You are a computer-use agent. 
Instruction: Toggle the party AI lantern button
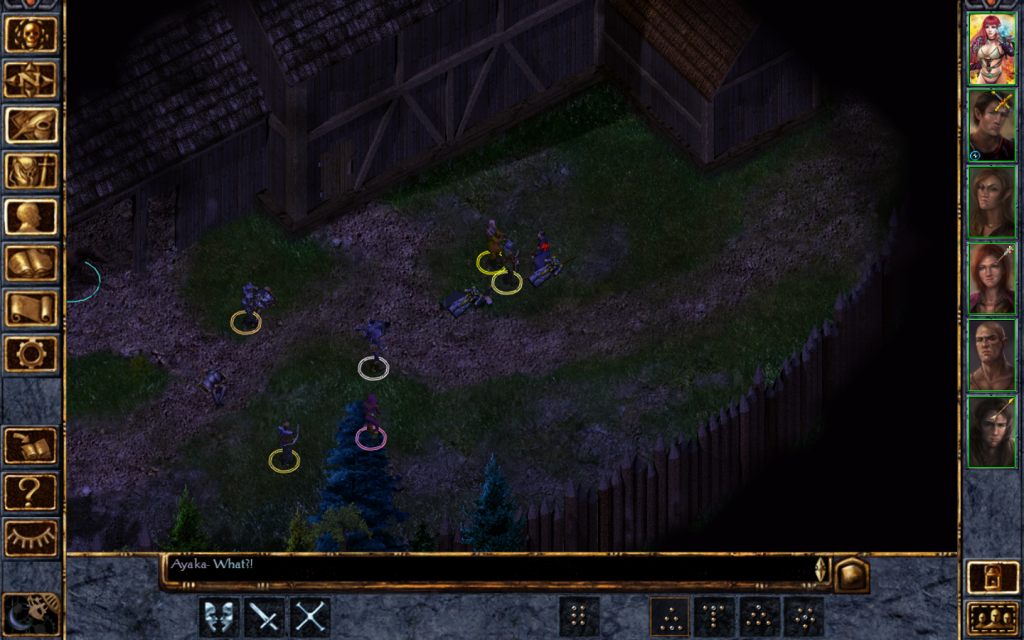tap(992, 578)
